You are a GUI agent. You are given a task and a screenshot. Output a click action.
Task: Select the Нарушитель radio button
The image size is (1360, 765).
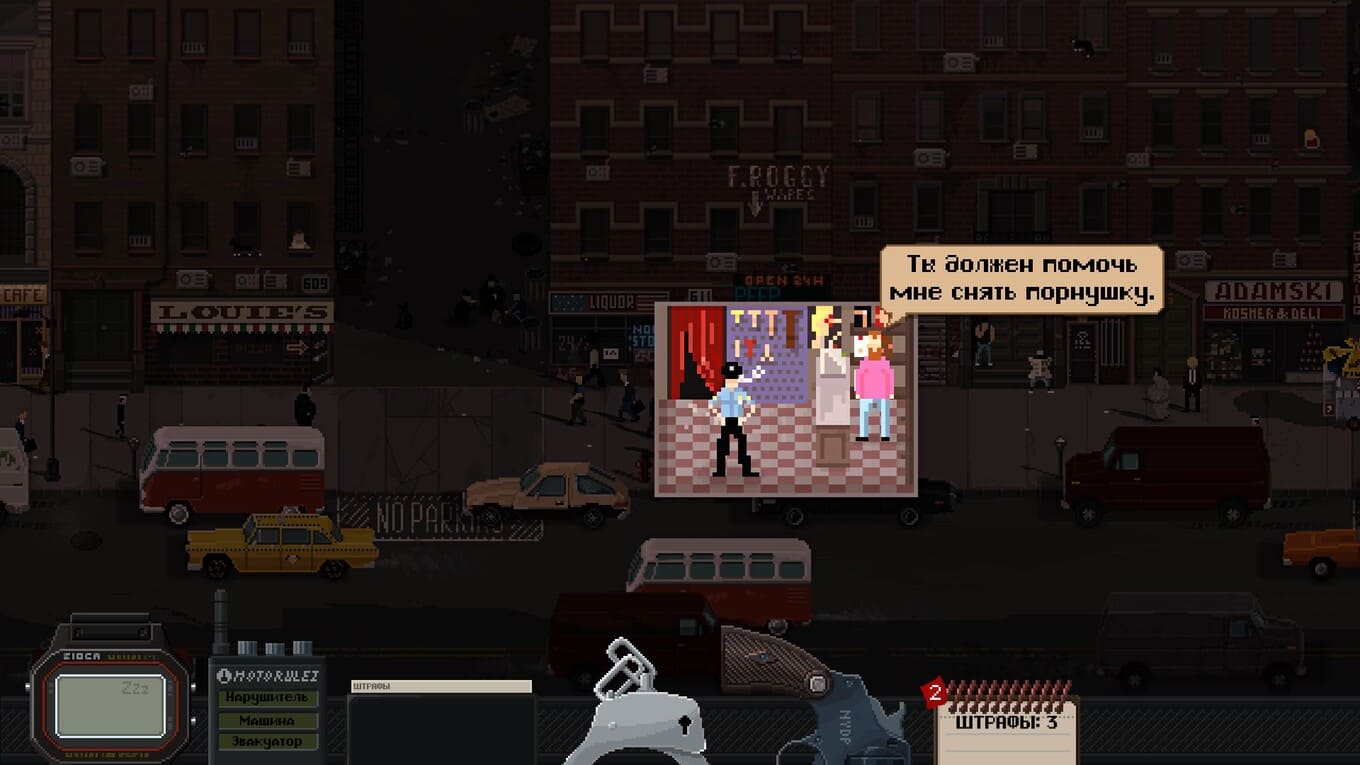tap(266, 698)
